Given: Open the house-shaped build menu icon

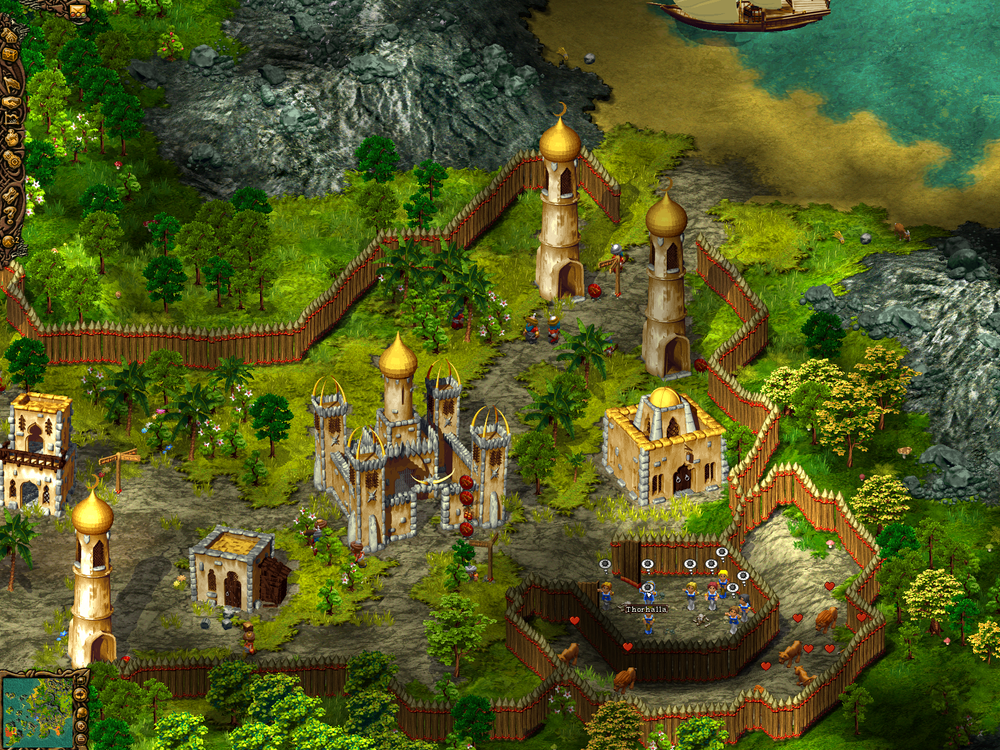Looking at the screenshot, I should pyautogui.click(x=10, y=36).
